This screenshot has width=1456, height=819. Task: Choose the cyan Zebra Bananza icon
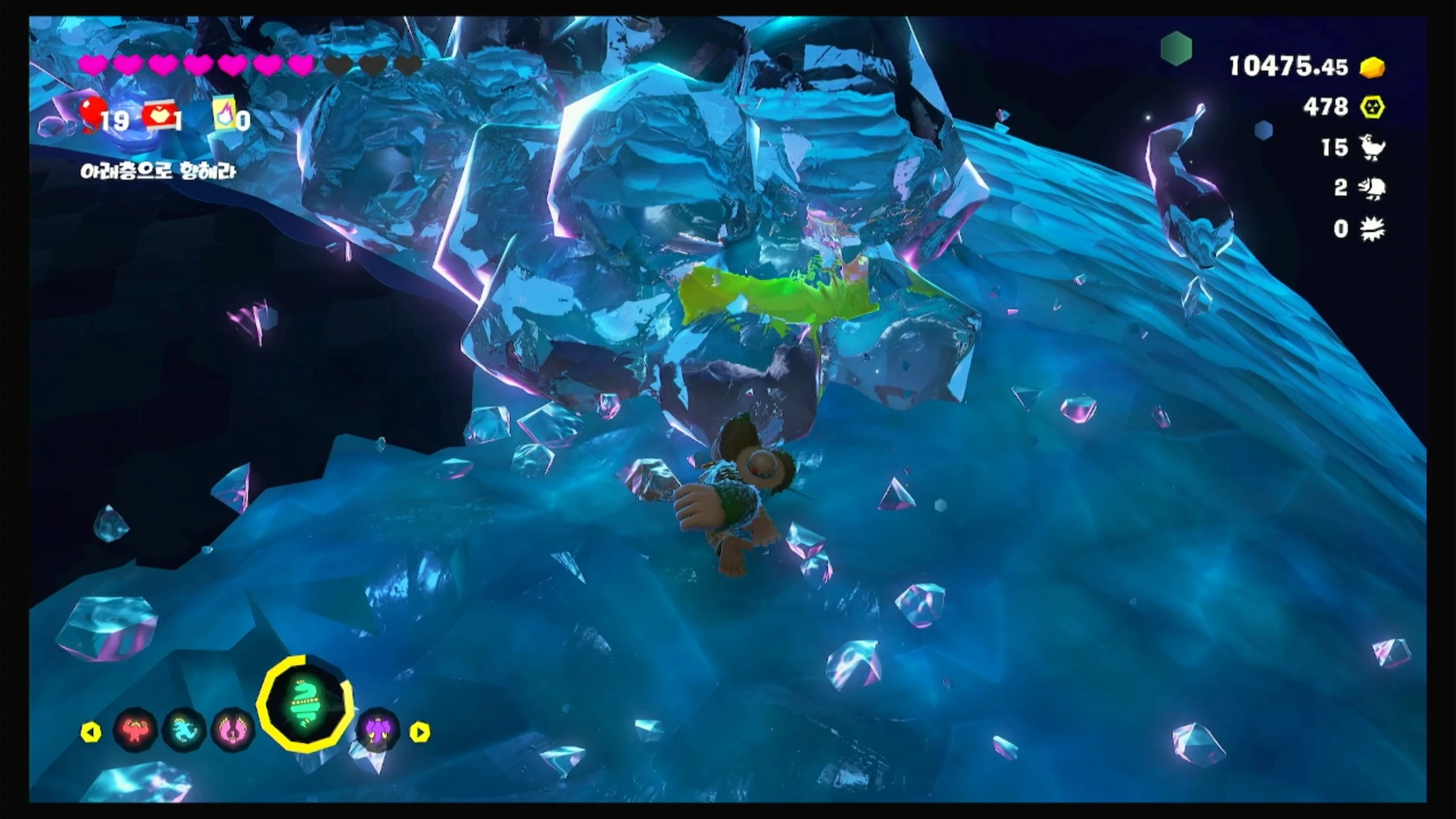click(x=184, y=730)
